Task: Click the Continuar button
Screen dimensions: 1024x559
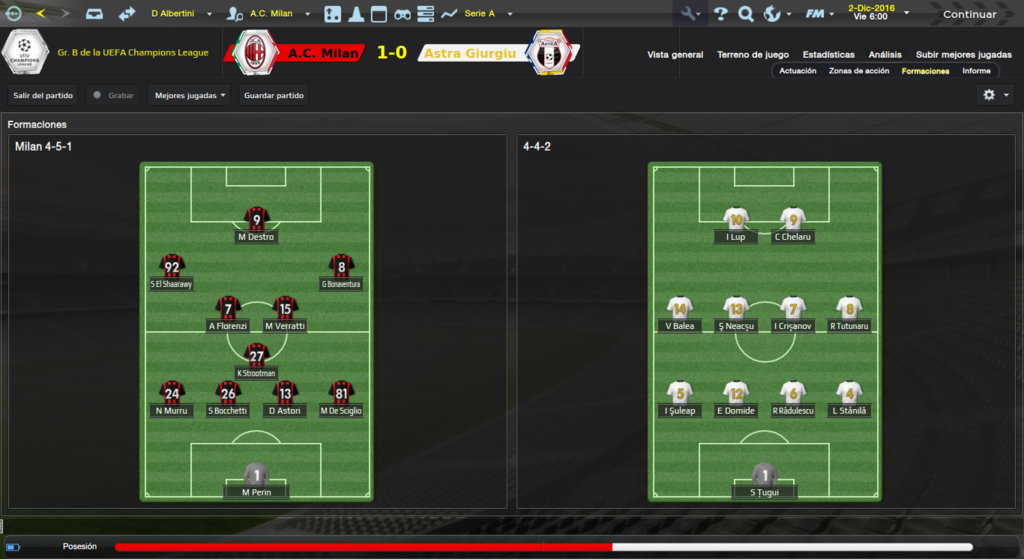Action: coord(969,14)
